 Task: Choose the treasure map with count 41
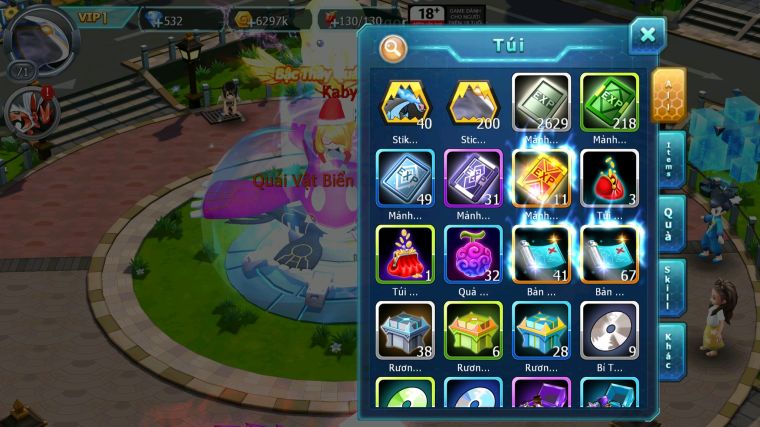(541, 255)
